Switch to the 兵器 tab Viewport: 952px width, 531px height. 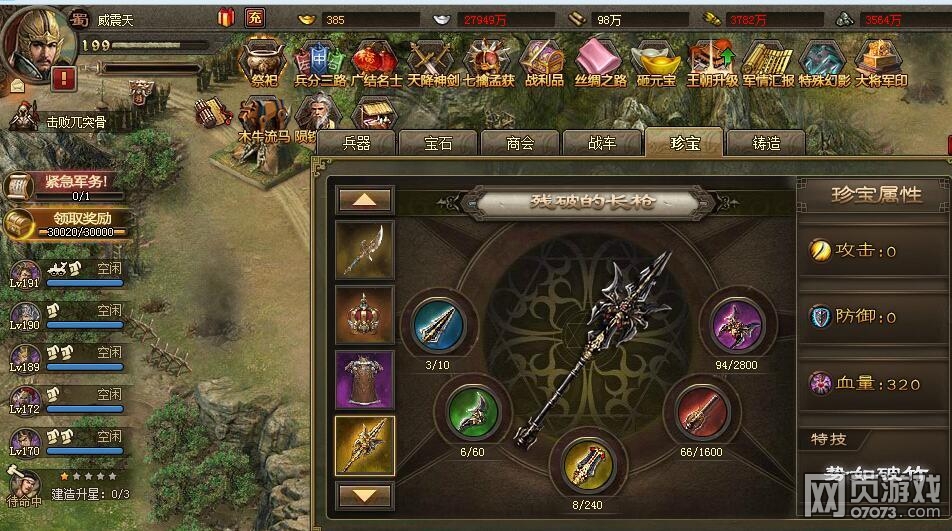pos(356,143)
